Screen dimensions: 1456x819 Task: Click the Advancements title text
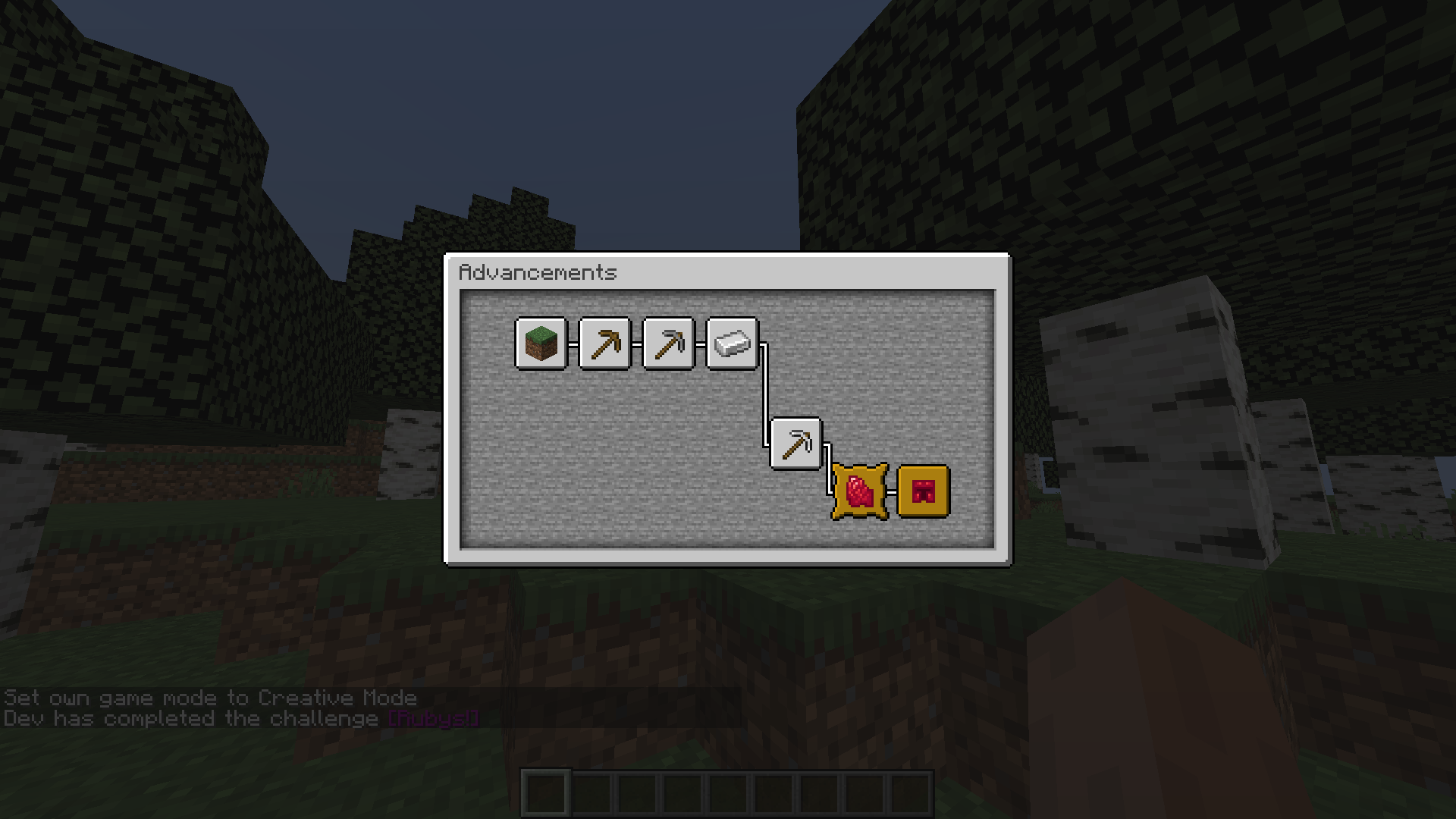pos(540,273)
